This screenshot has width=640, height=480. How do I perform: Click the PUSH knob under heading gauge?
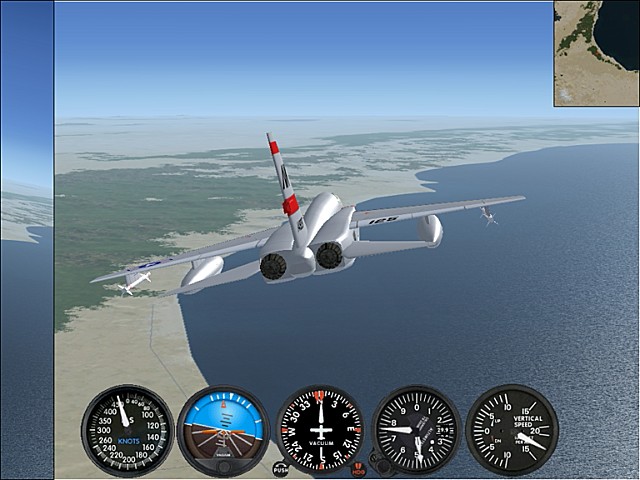[x=281, y=468]
